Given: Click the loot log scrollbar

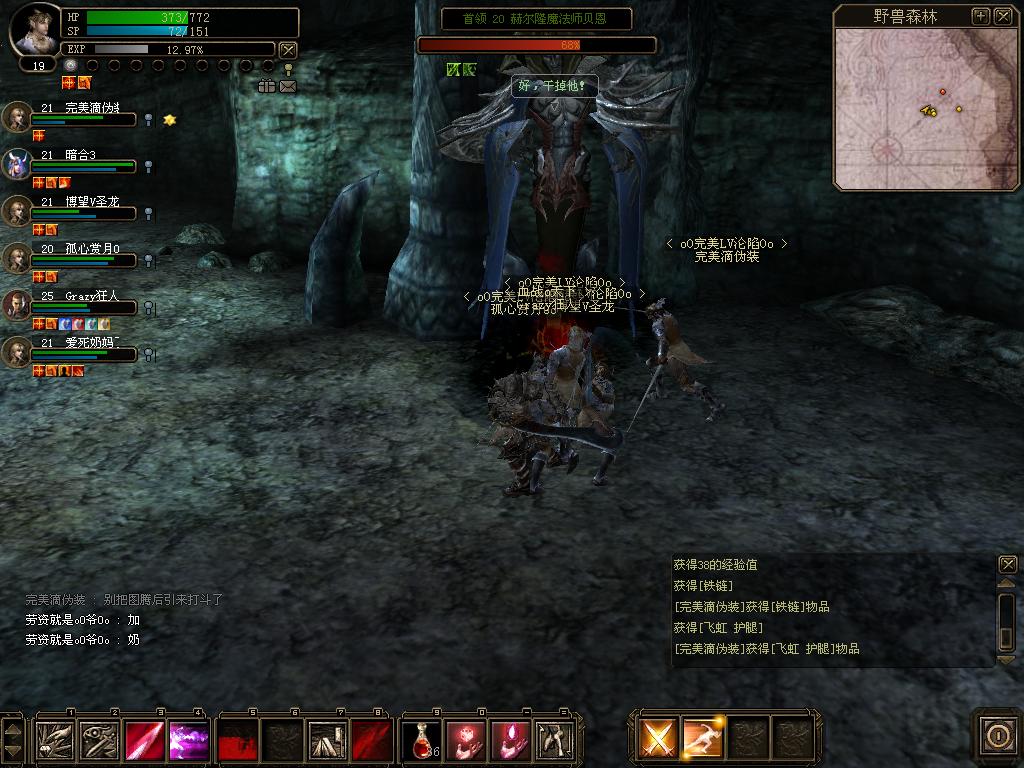Looking at the screenshot, I should [1007, 610].
